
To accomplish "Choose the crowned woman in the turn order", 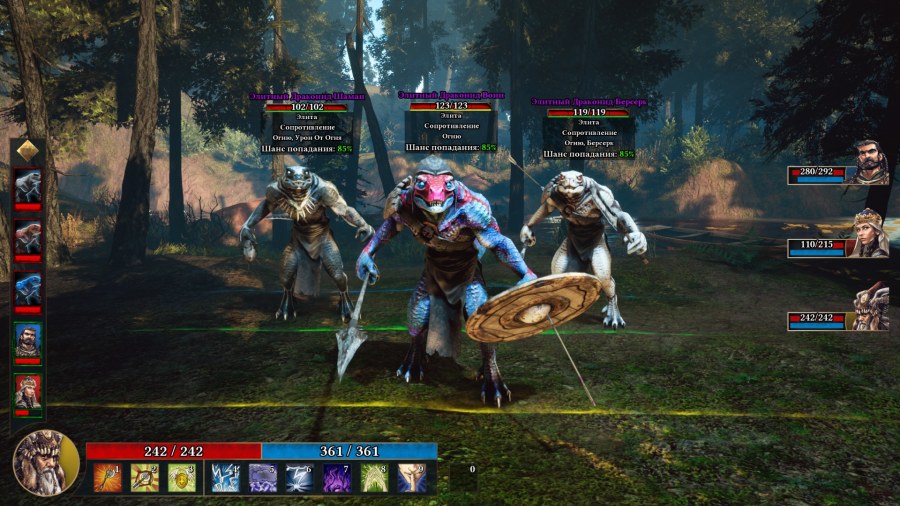I will 28,391.
